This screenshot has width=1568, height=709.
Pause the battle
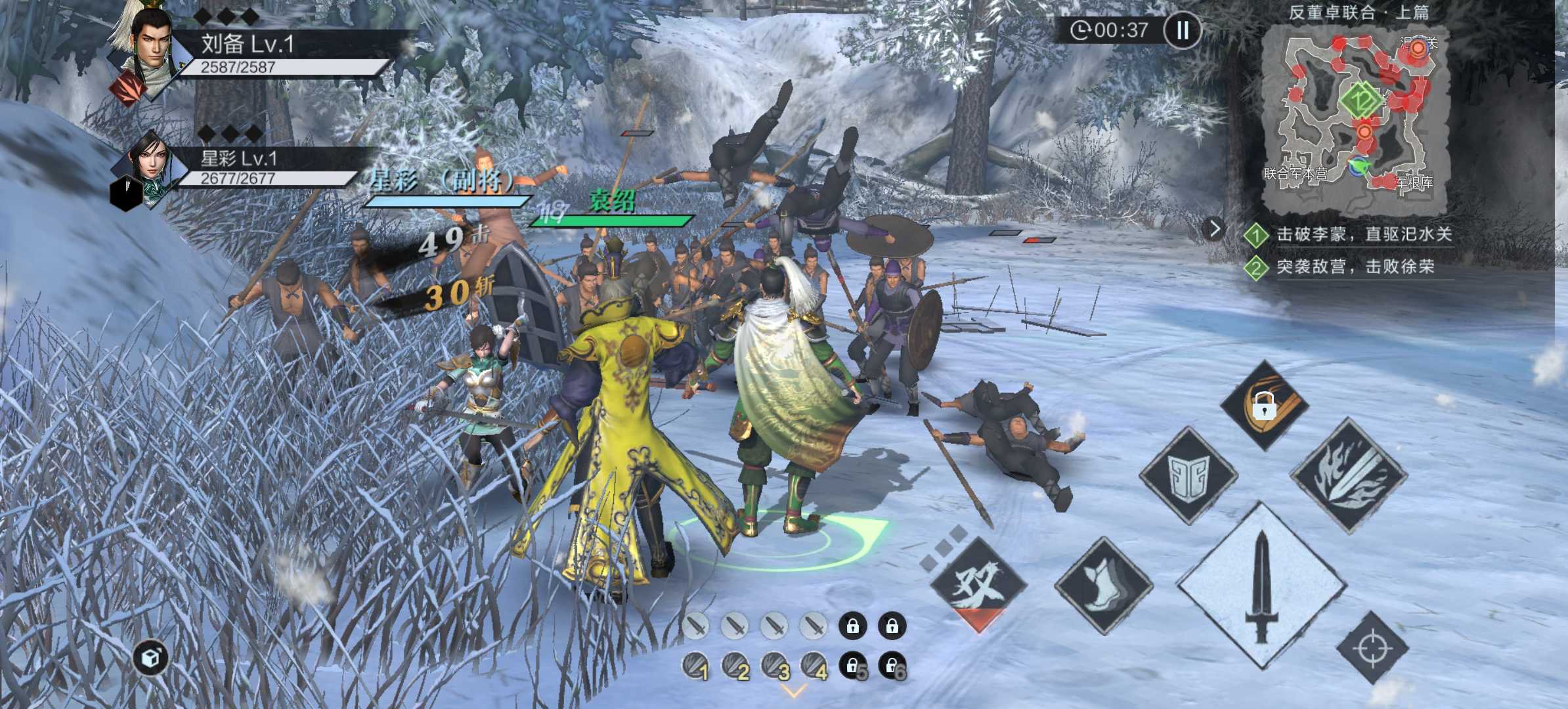tap(1183, 30)
